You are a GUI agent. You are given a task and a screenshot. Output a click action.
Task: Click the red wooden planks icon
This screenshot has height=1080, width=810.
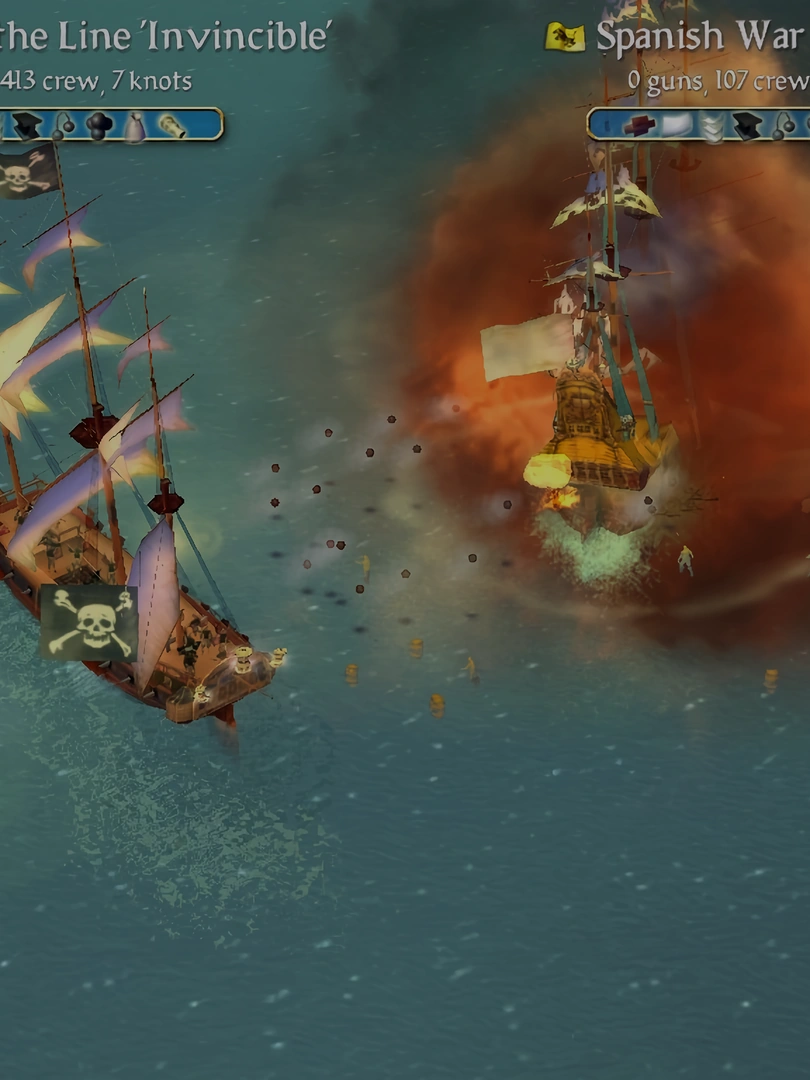[639, 125]
